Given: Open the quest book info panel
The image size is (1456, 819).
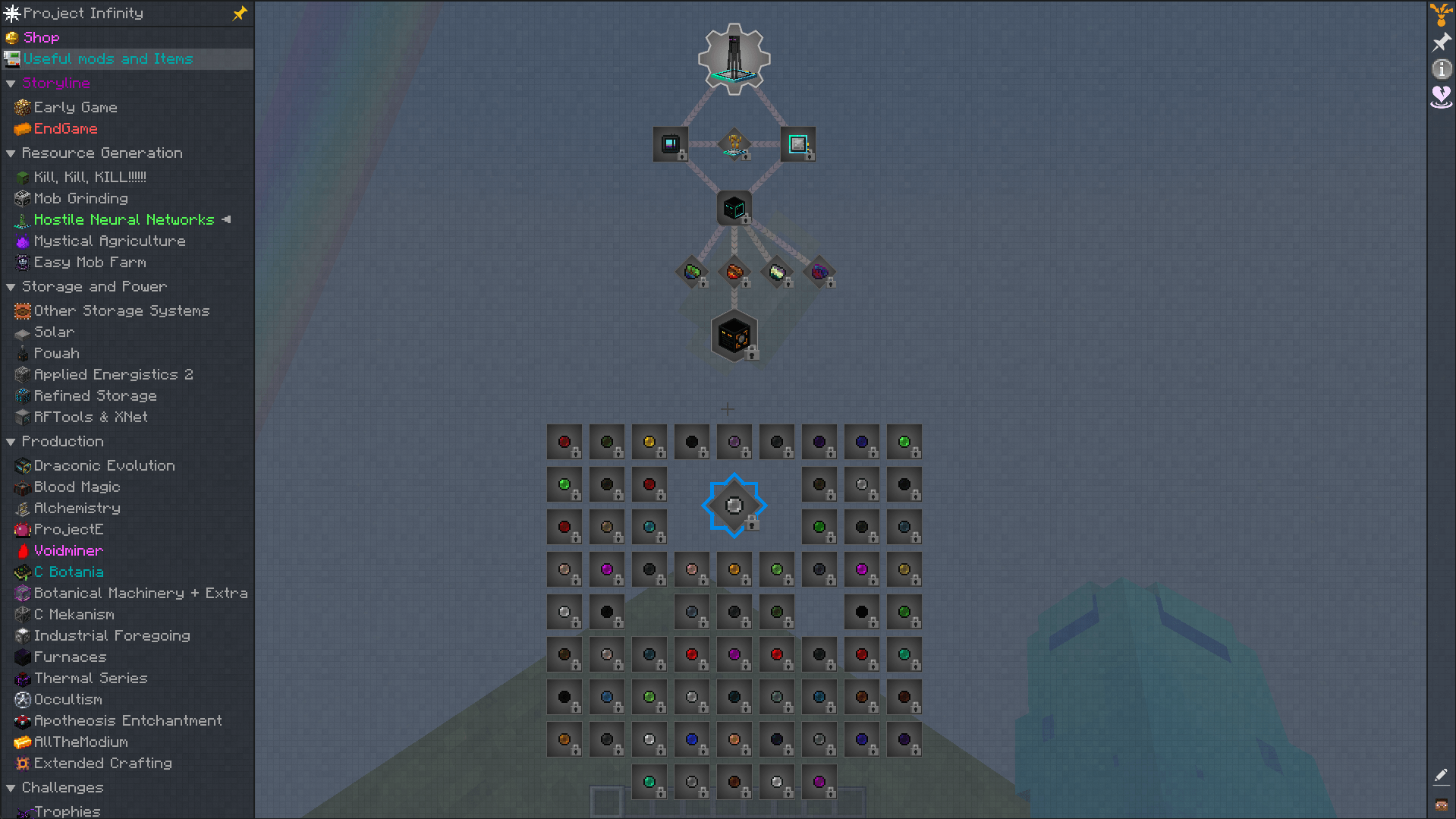Looking at the screenshot, I should pyautogui.click(x=1439, y=69).
